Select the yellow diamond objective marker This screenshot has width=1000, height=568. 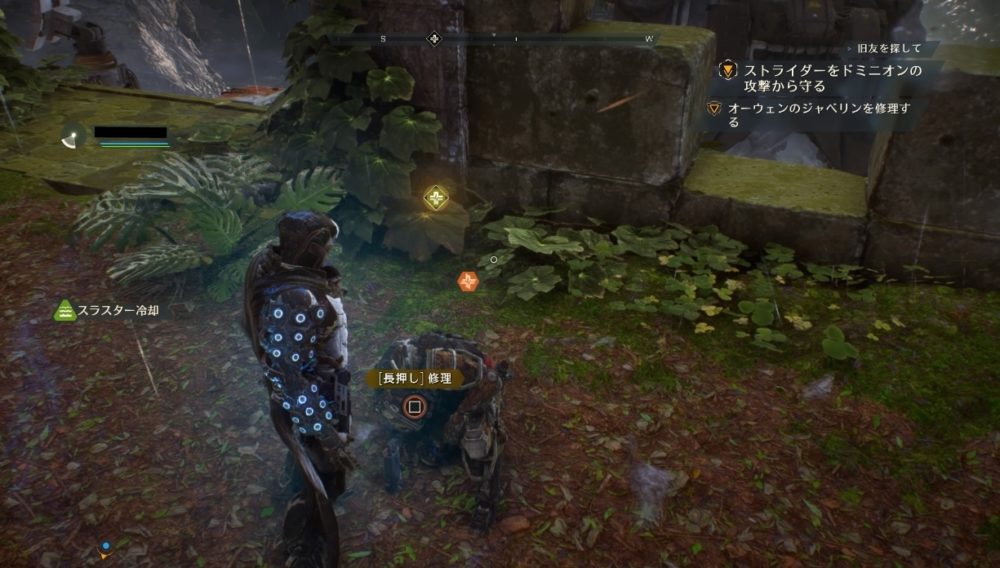pyautogui.click(x=435, y=198)
